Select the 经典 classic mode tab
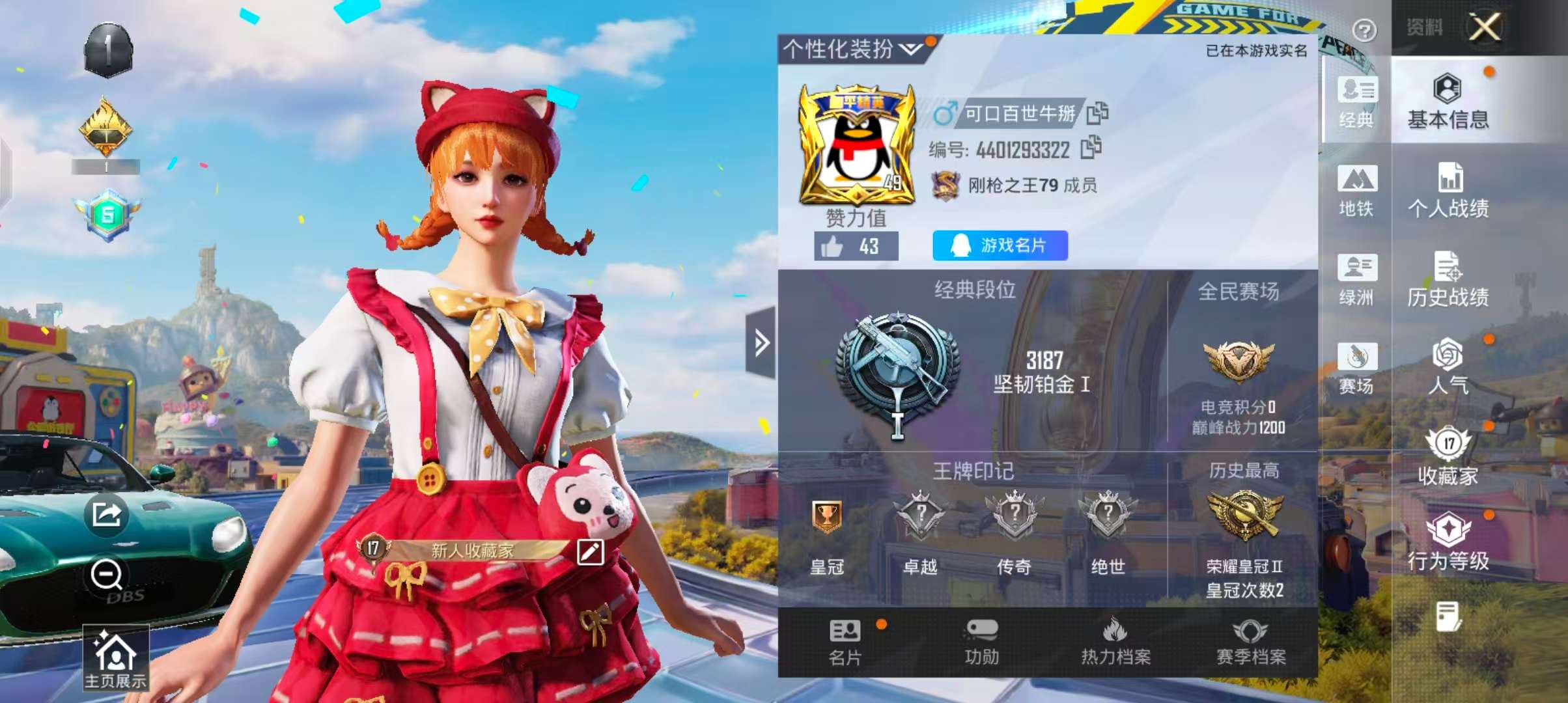 [1356, 102]
